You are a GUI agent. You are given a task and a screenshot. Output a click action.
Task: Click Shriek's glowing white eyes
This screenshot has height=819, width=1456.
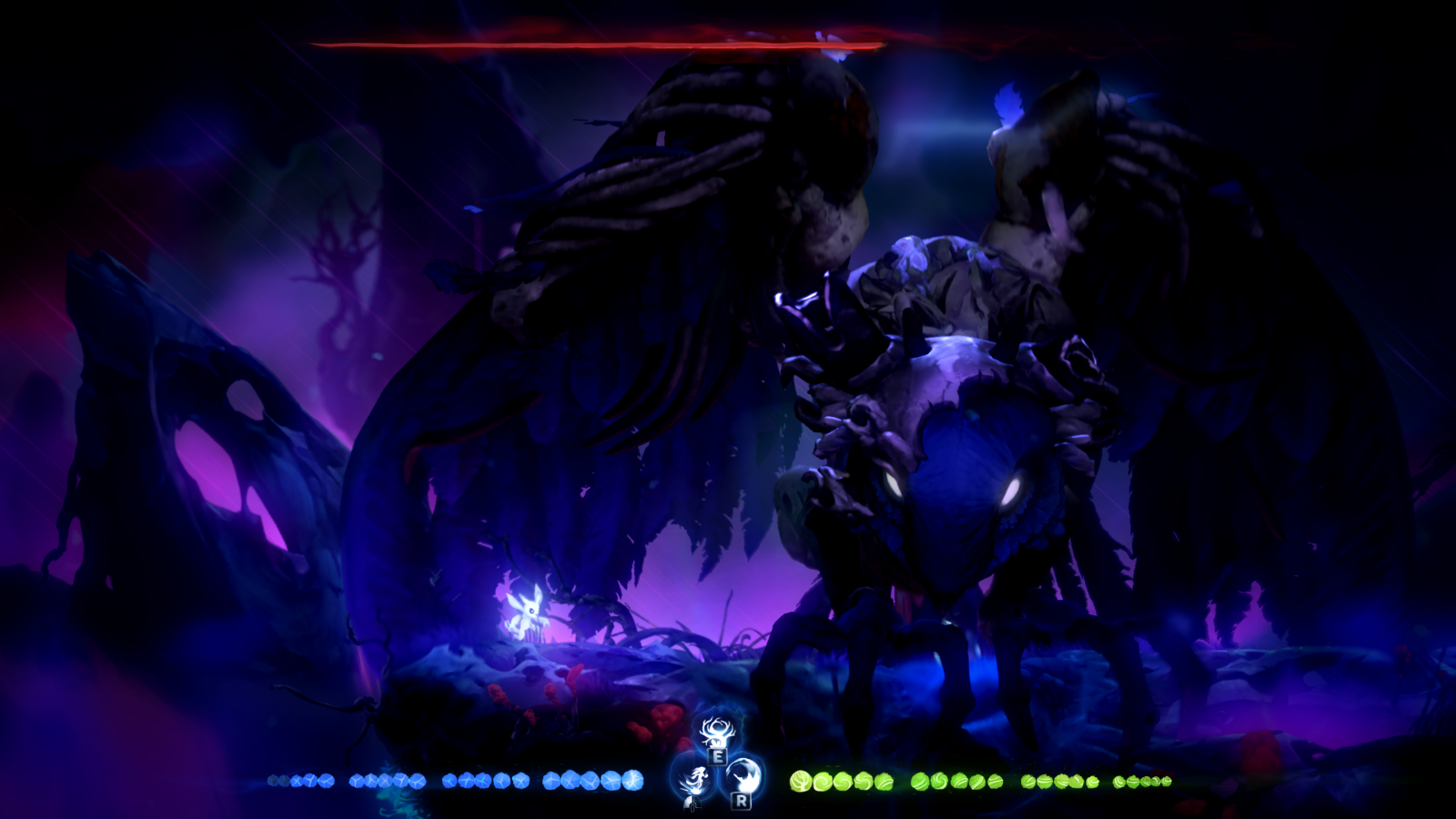coord(955,487)
